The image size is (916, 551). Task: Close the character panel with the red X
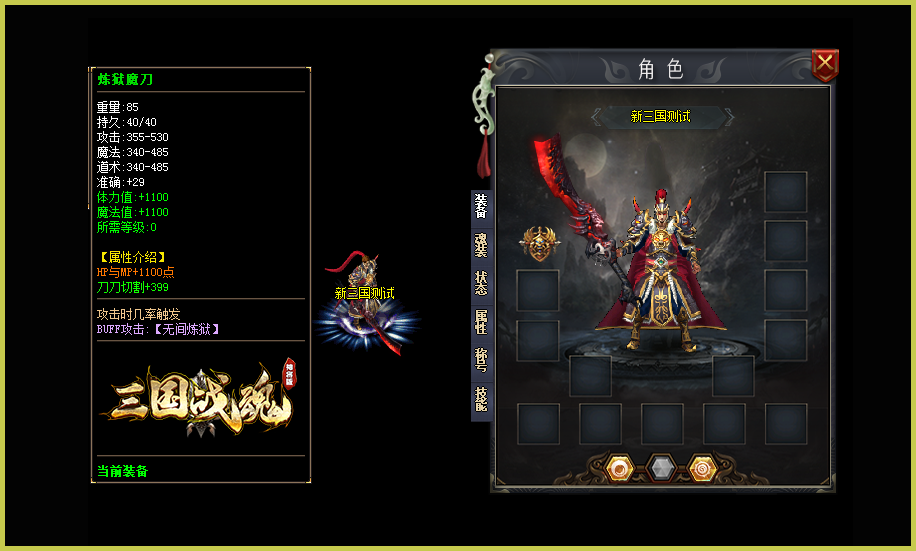click(x=825, y=66)
